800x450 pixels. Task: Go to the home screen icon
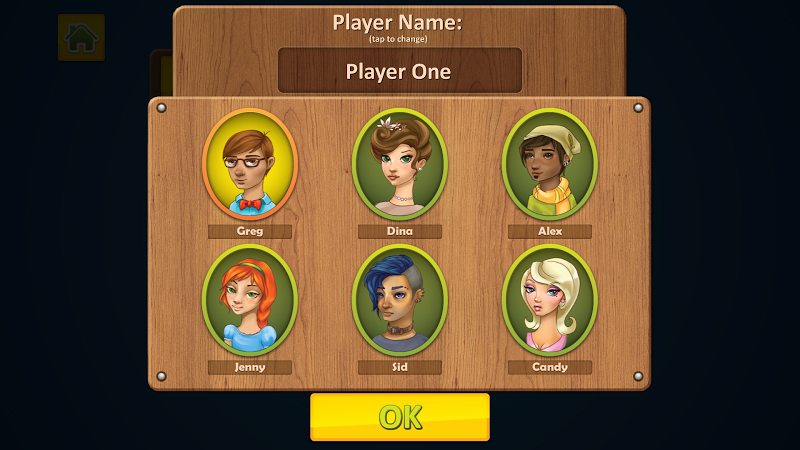(x=81, y=38)
